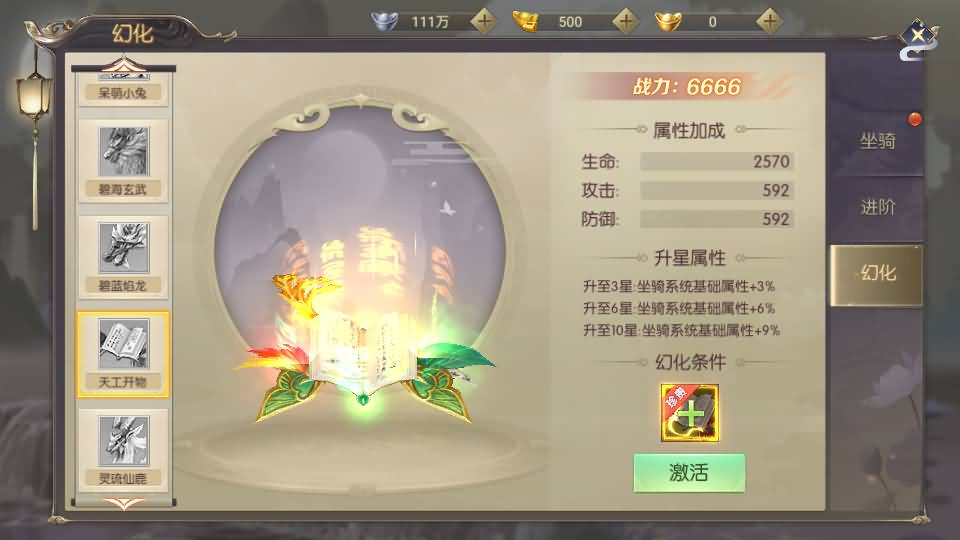Switch to the 坐骑 tab
The image size is (960, 540).
pos(877,141)
